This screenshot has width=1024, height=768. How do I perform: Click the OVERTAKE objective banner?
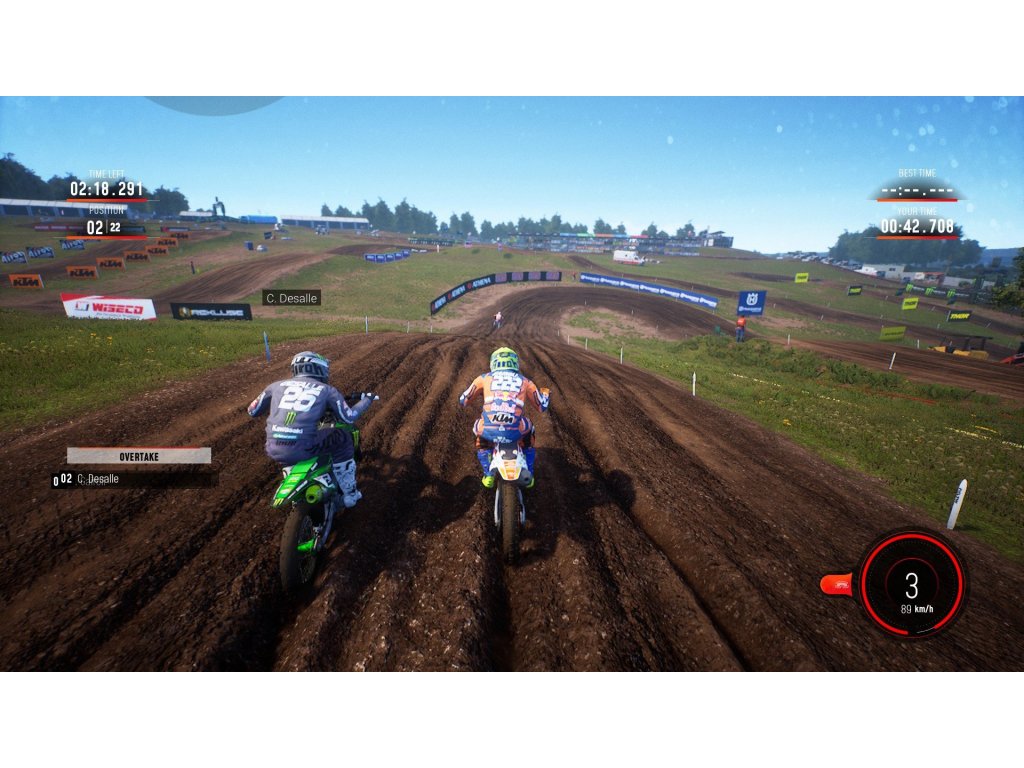(x=139, y=456)
